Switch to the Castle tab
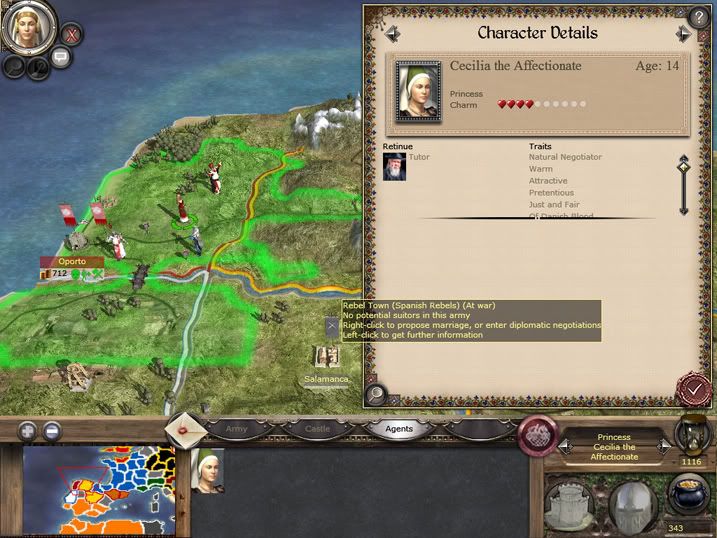Image resolution: width=717 pixels, height=538 pixels. point(317,429)
